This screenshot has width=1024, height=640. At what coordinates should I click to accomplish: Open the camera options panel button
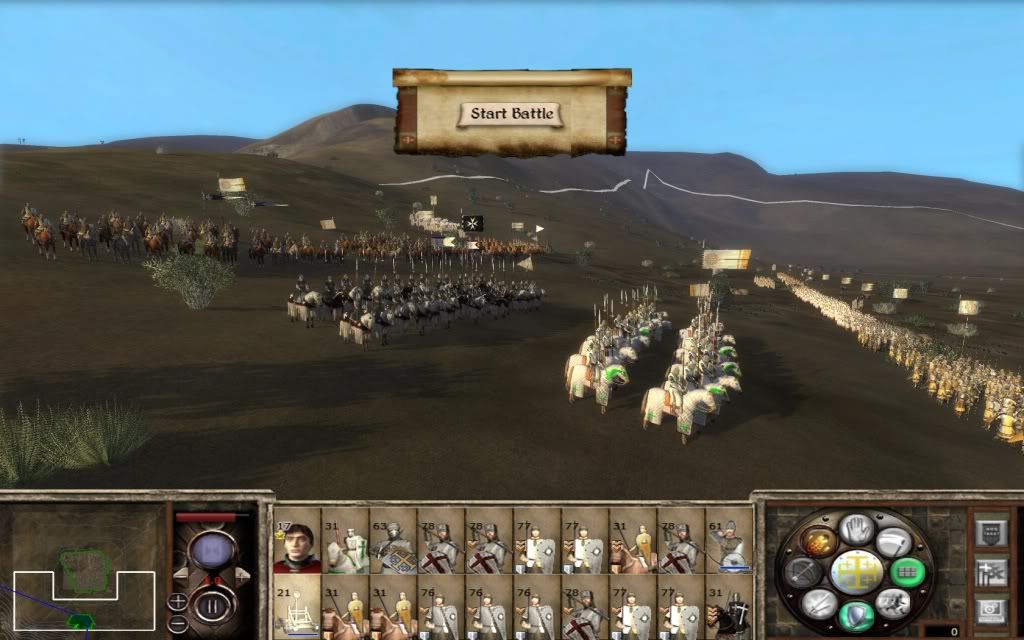pyautogui.click(x=991, y=607)
